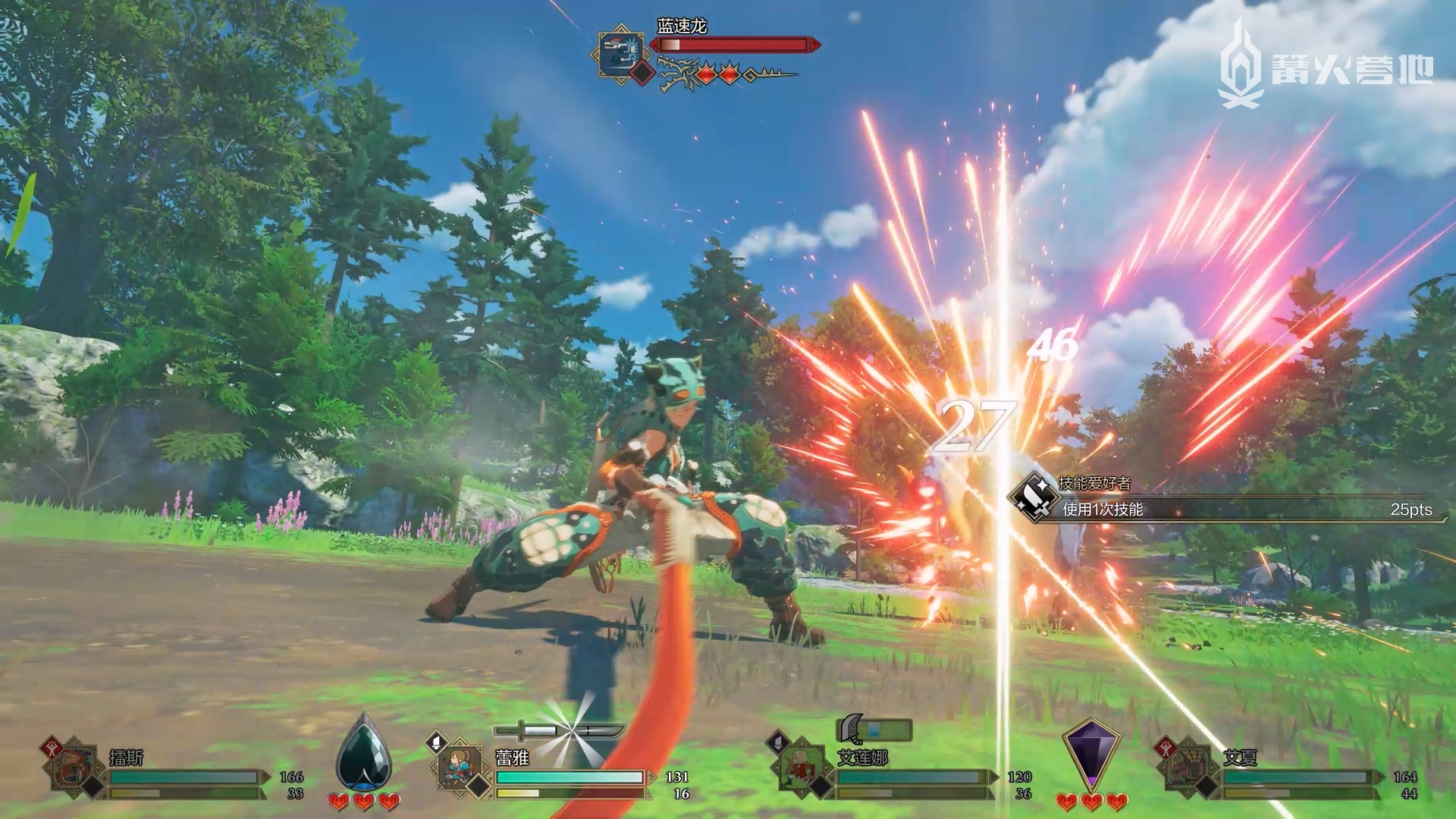Select the 蓝速龙 enemy portrait
This screenshot has height=819, width=1456.
(x=620, y=52)
